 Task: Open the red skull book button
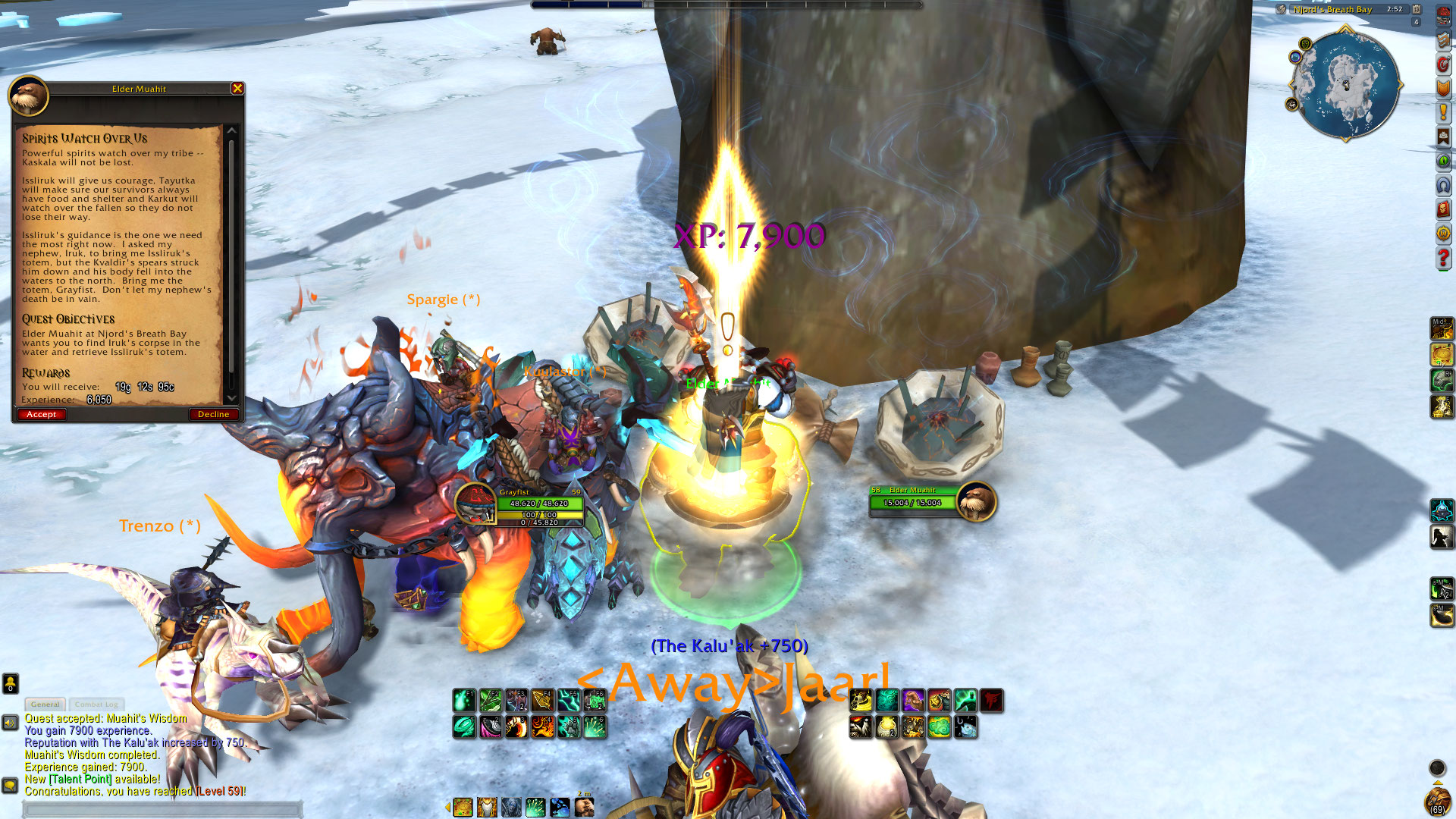click(x=1443, y=210)
